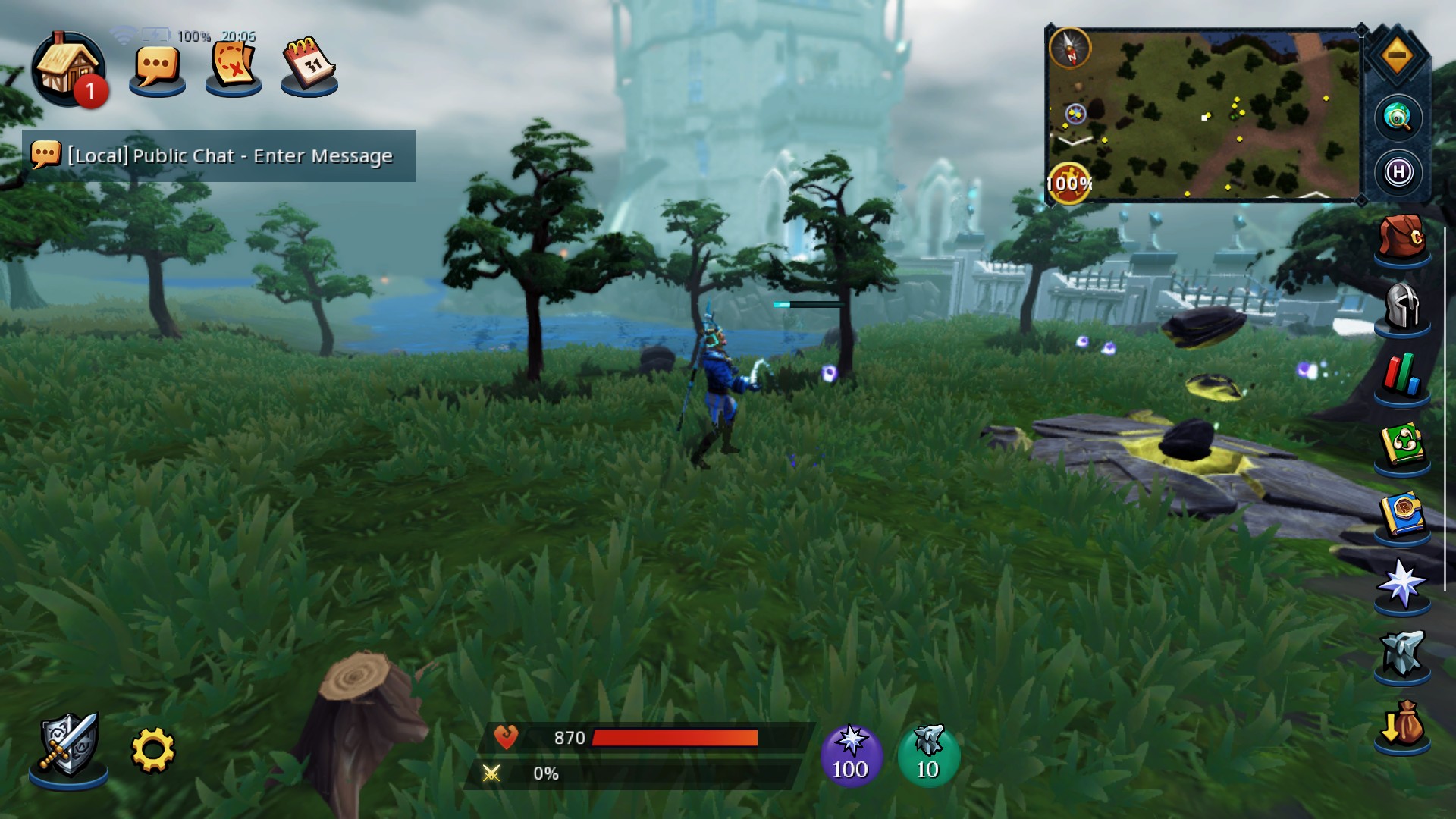Open the blue spellbook icon

[1402, 515]
